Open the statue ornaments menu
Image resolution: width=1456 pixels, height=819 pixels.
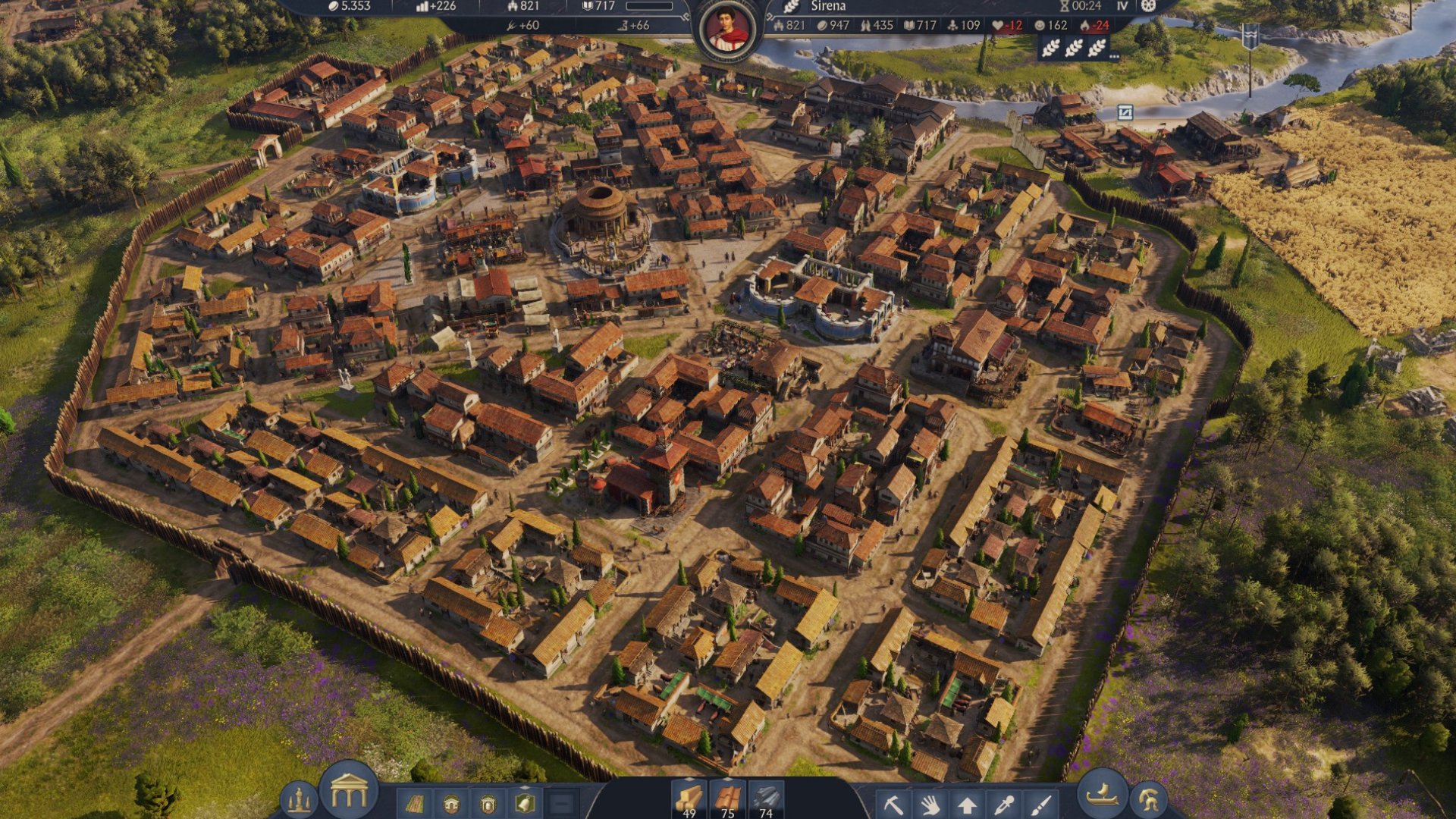298,801
